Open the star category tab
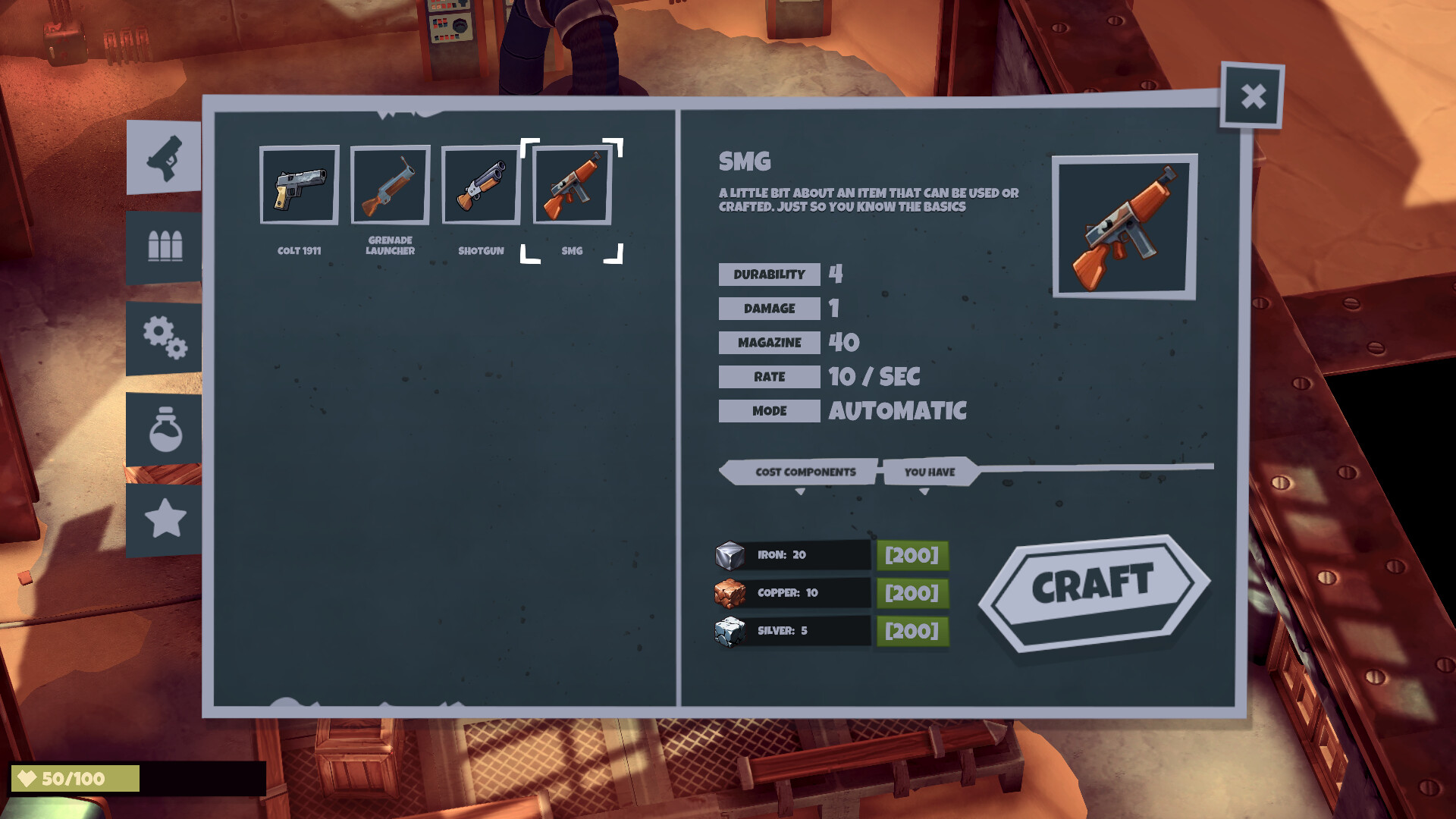The image size is (1456, 819). 165,520
